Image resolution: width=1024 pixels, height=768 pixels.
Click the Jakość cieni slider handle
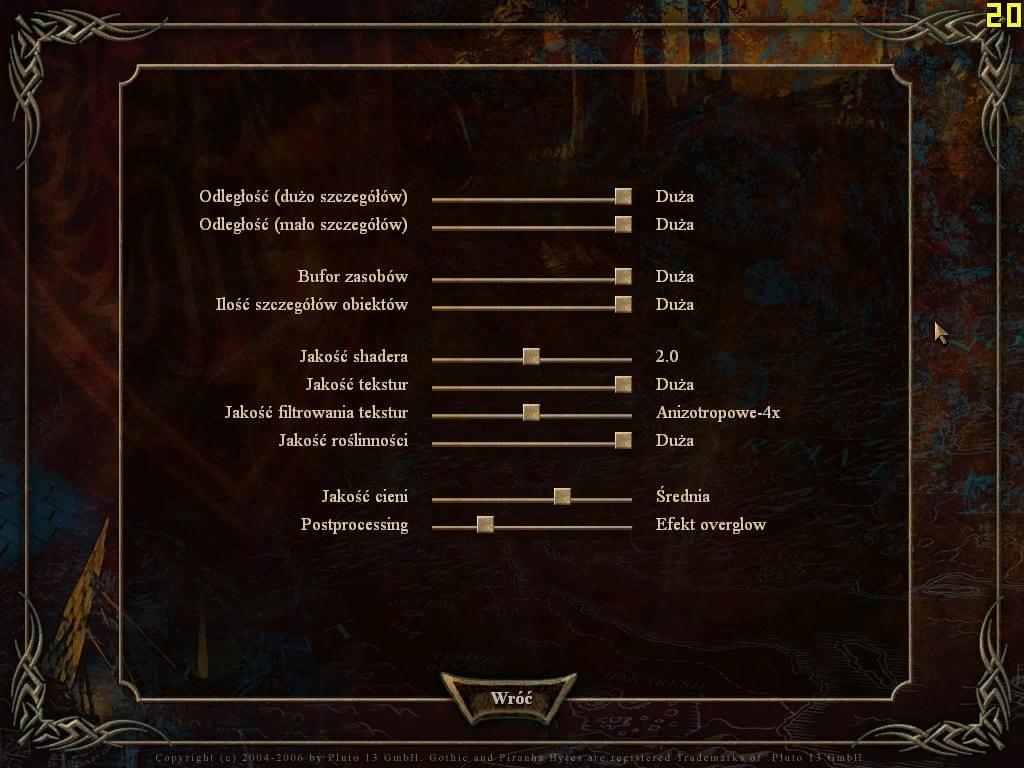pos(562,497)
